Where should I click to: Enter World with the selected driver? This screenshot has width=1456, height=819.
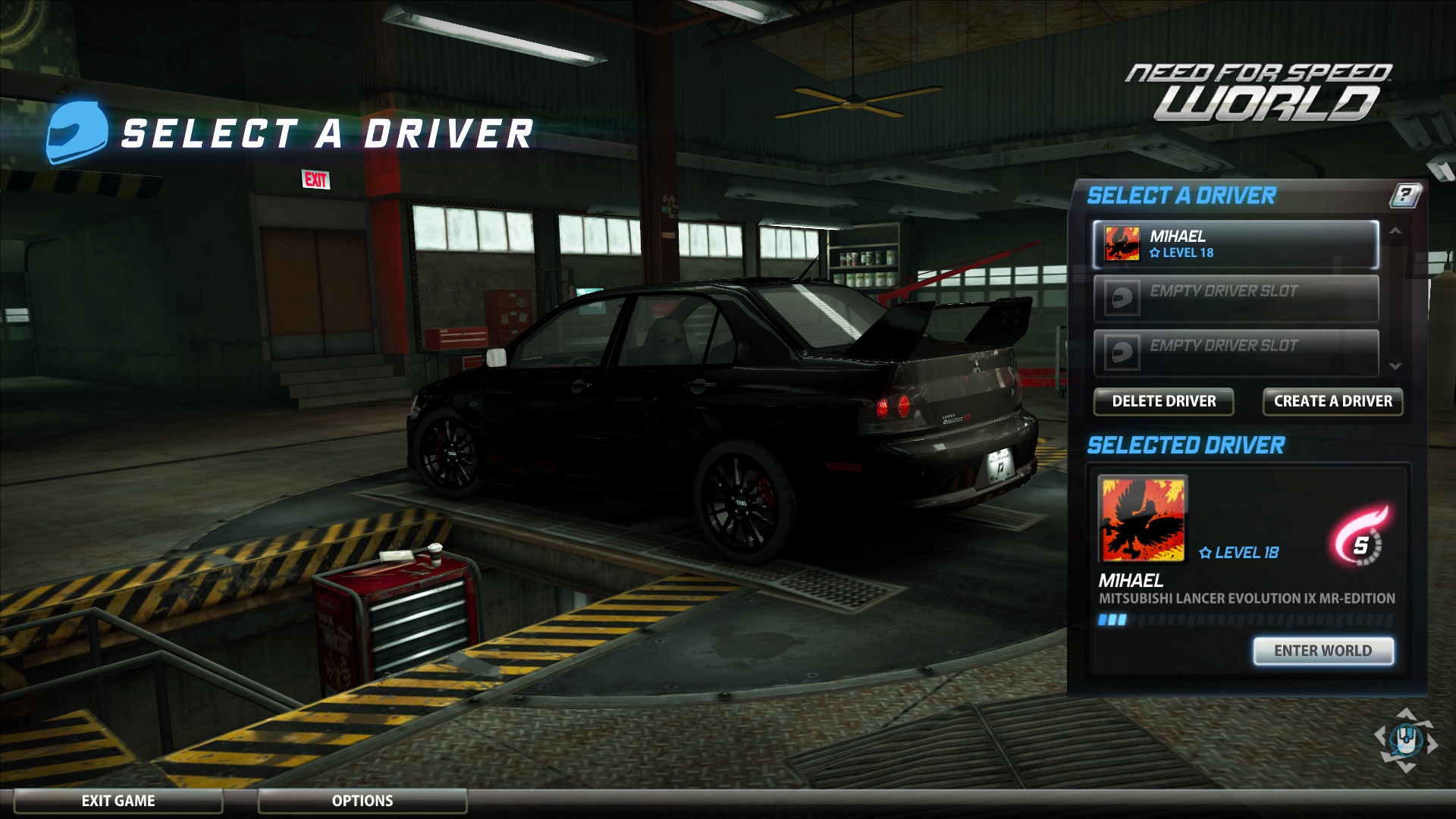[1323, 651]
